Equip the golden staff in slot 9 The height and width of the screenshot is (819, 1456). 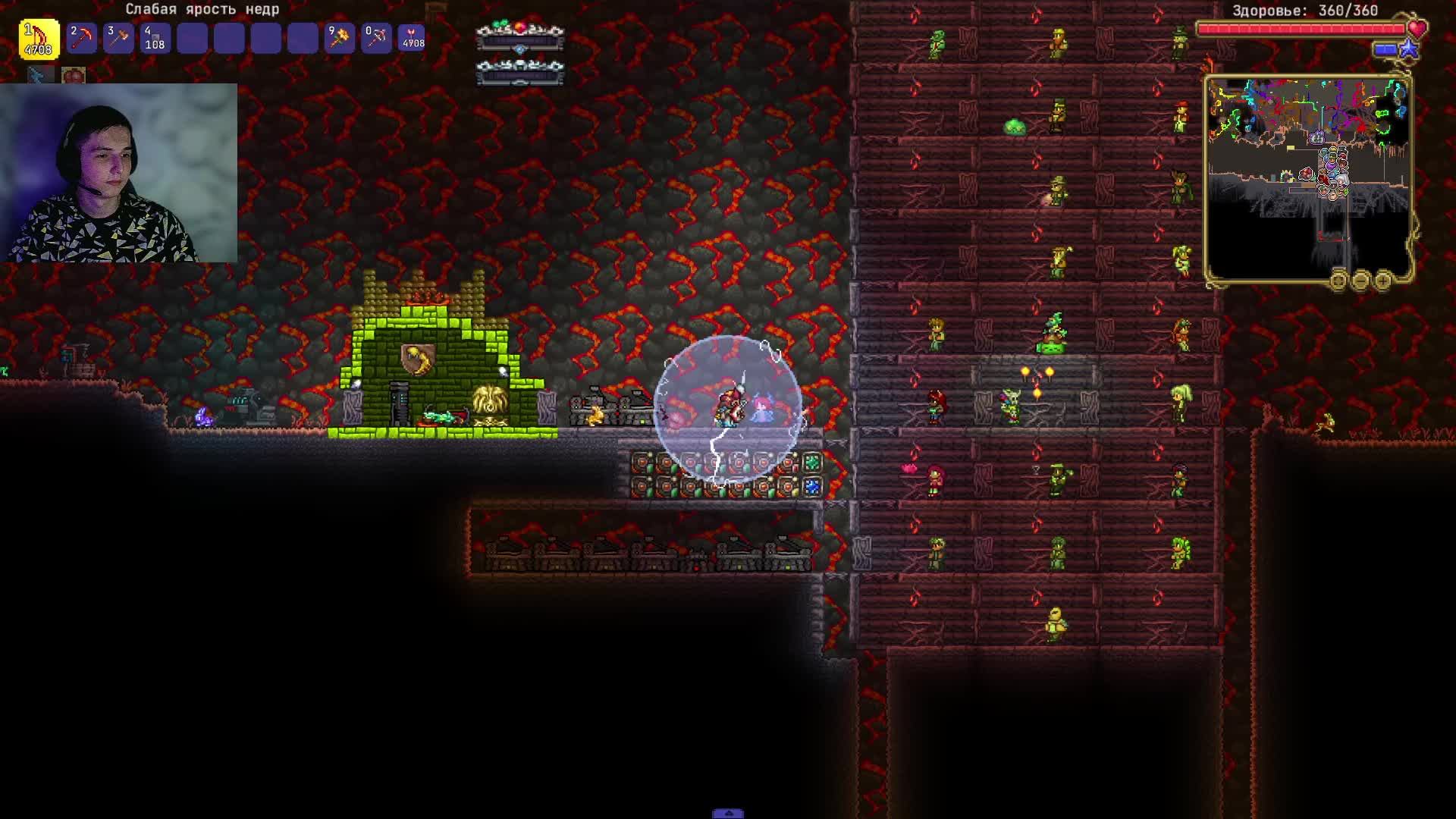pos(339,38)
